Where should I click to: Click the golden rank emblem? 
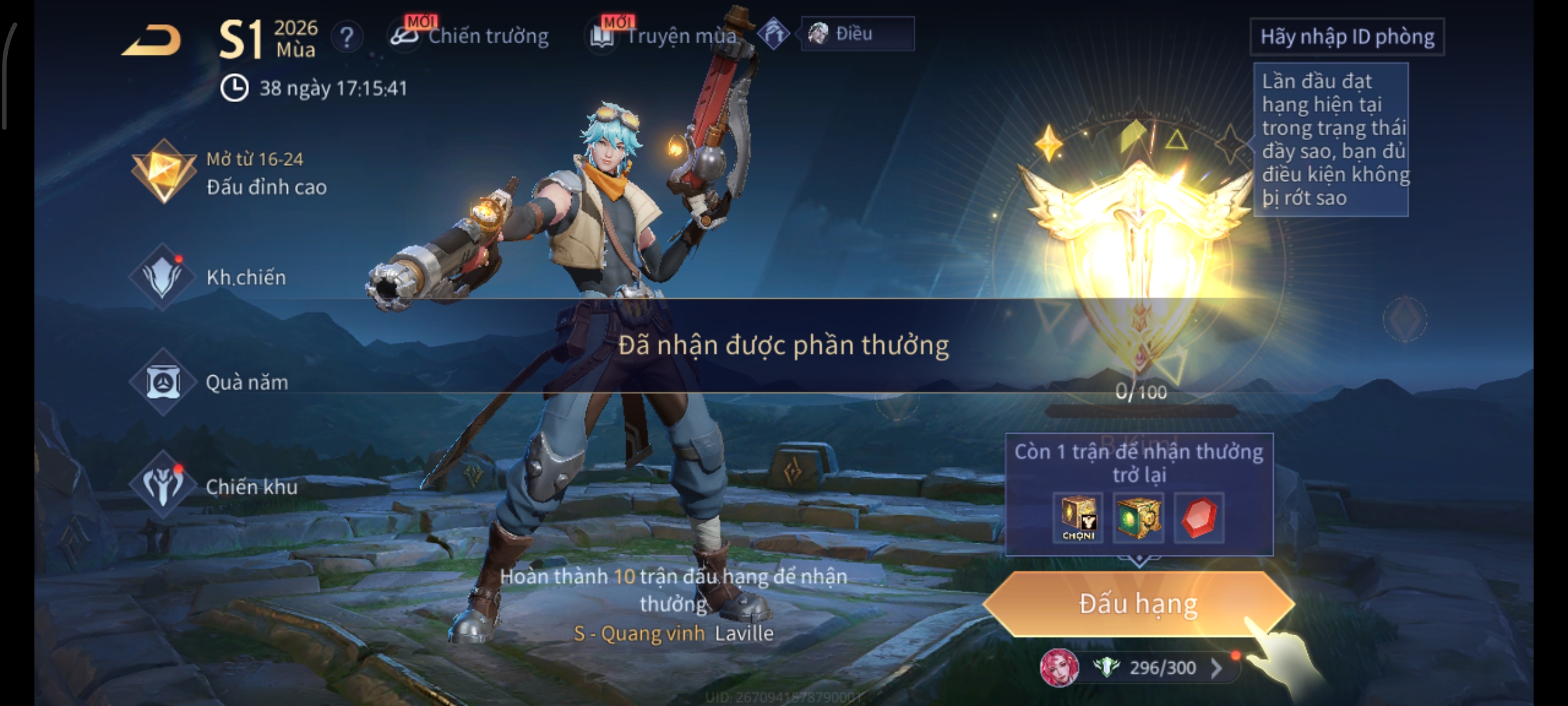pos(1137,248)
